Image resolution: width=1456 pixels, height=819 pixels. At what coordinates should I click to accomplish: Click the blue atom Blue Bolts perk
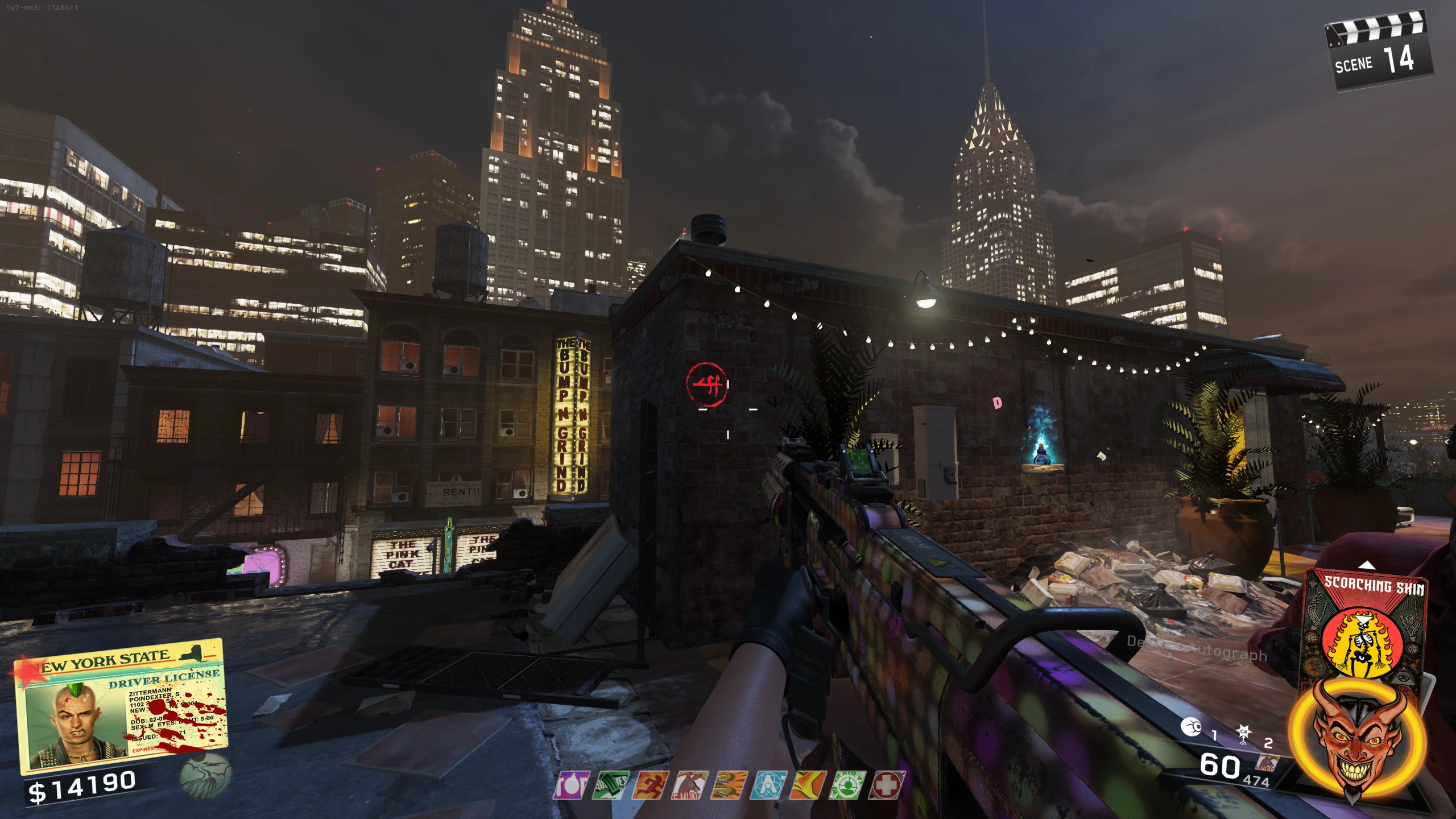click(x=769, y=786)
